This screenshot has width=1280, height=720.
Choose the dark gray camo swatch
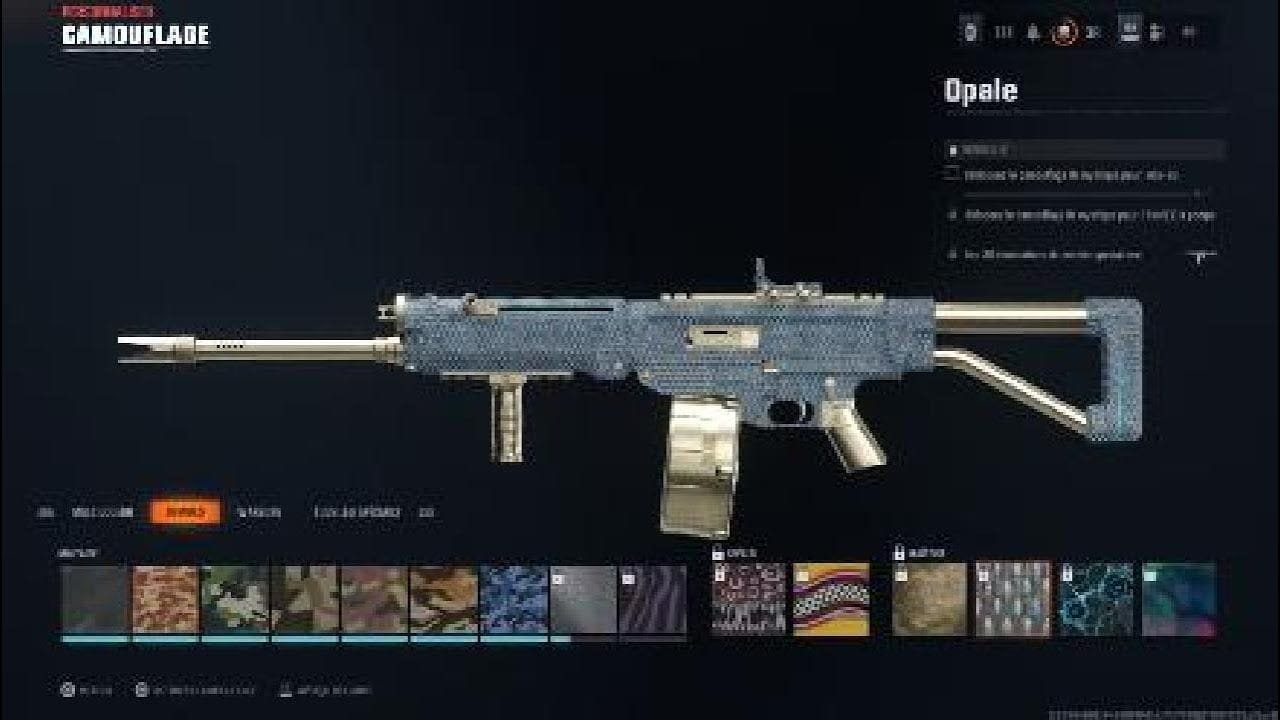coord(95,599)
